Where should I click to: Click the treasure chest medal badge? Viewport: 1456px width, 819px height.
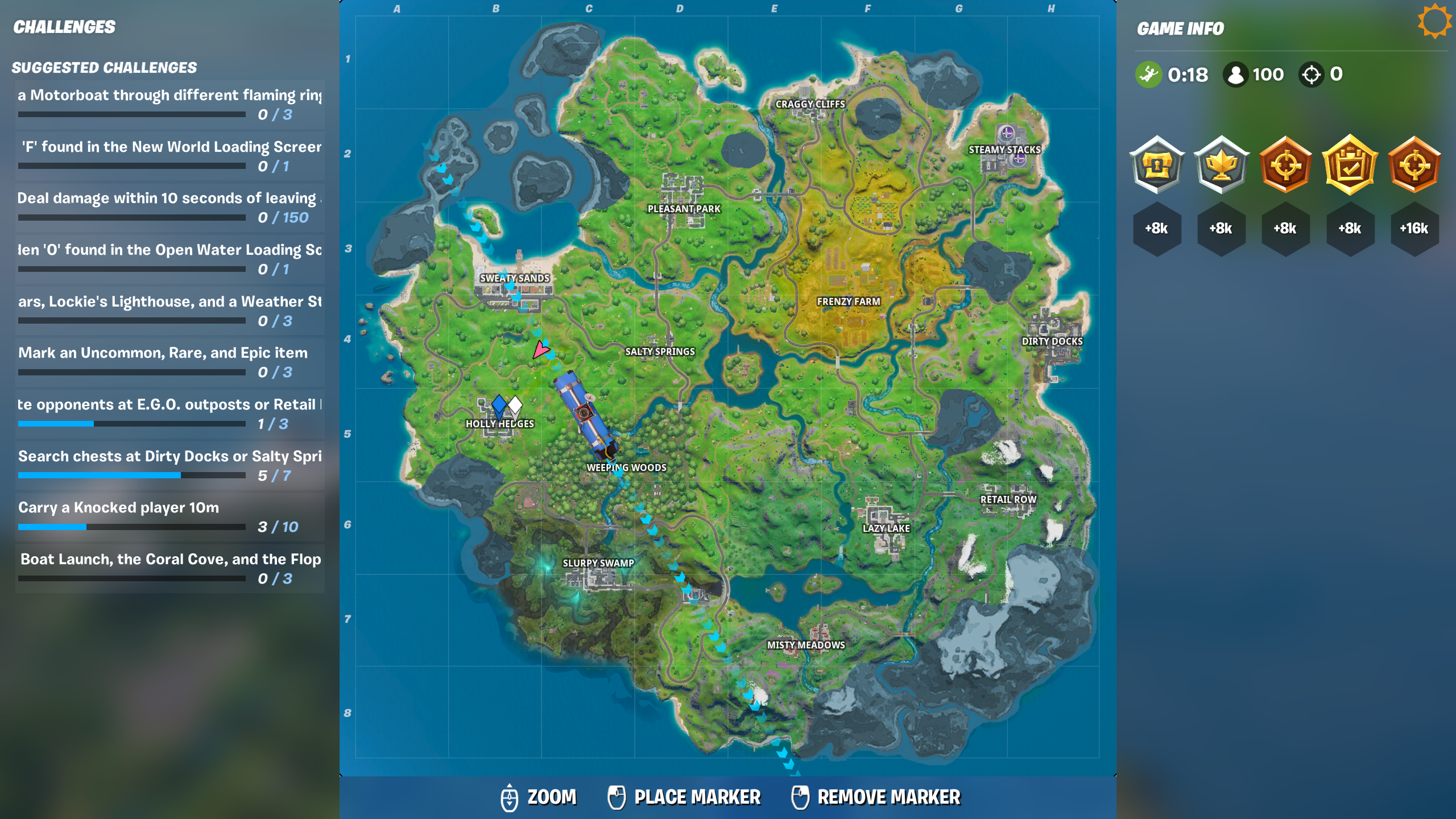click(x=1157, y=165)
